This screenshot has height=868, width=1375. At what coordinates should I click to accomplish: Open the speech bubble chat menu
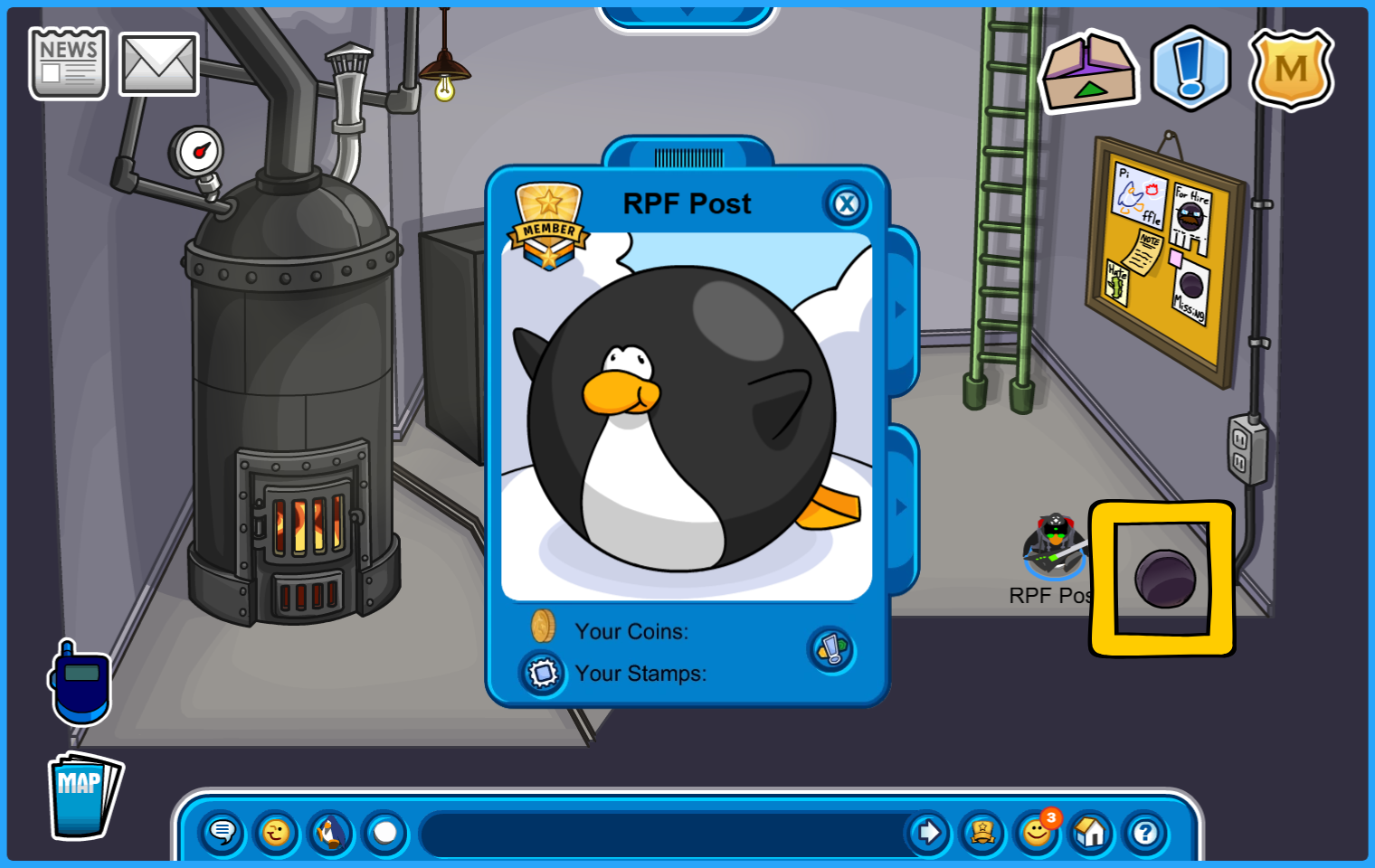pyautogui.click(x=222, y=832)
